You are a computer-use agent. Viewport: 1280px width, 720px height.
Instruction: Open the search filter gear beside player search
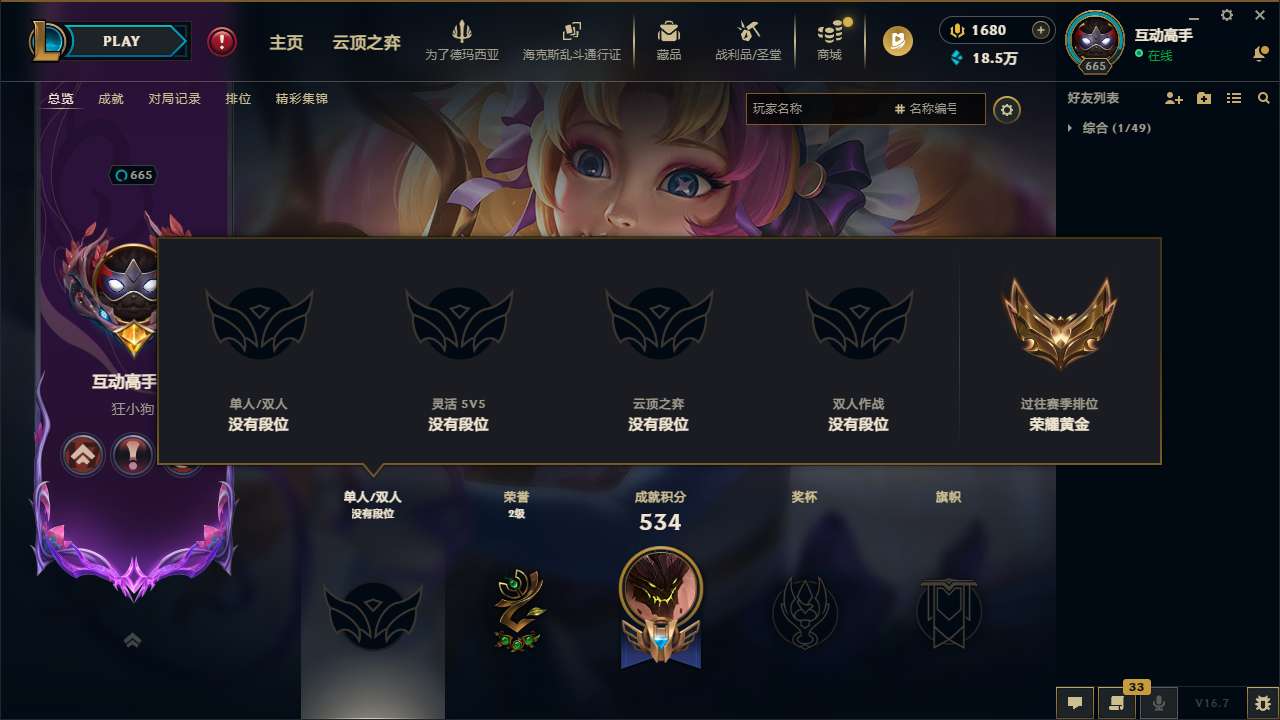pyautogui.click(x=1007, y=110)
